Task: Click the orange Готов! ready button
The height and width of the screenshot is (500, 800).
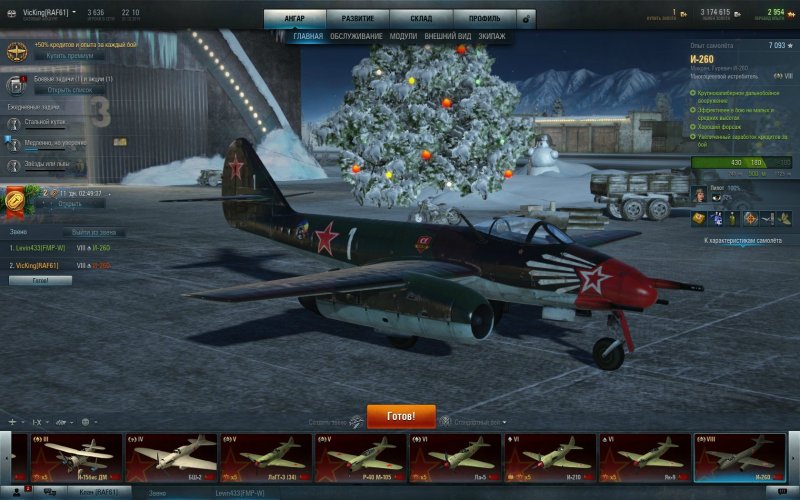Action: click(401, 416)
